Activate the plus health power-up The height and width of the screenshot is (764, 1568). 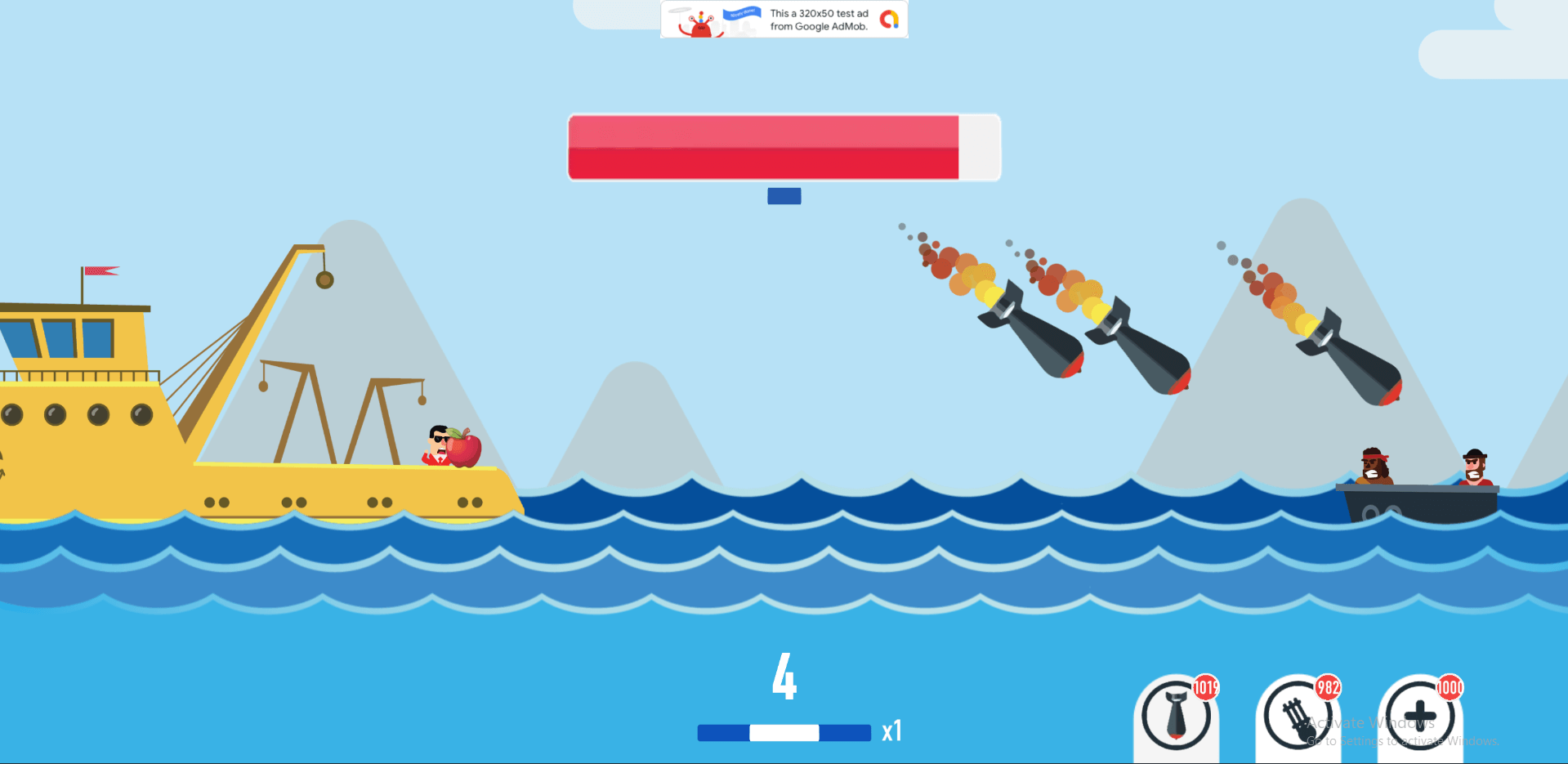(1419, 716)
